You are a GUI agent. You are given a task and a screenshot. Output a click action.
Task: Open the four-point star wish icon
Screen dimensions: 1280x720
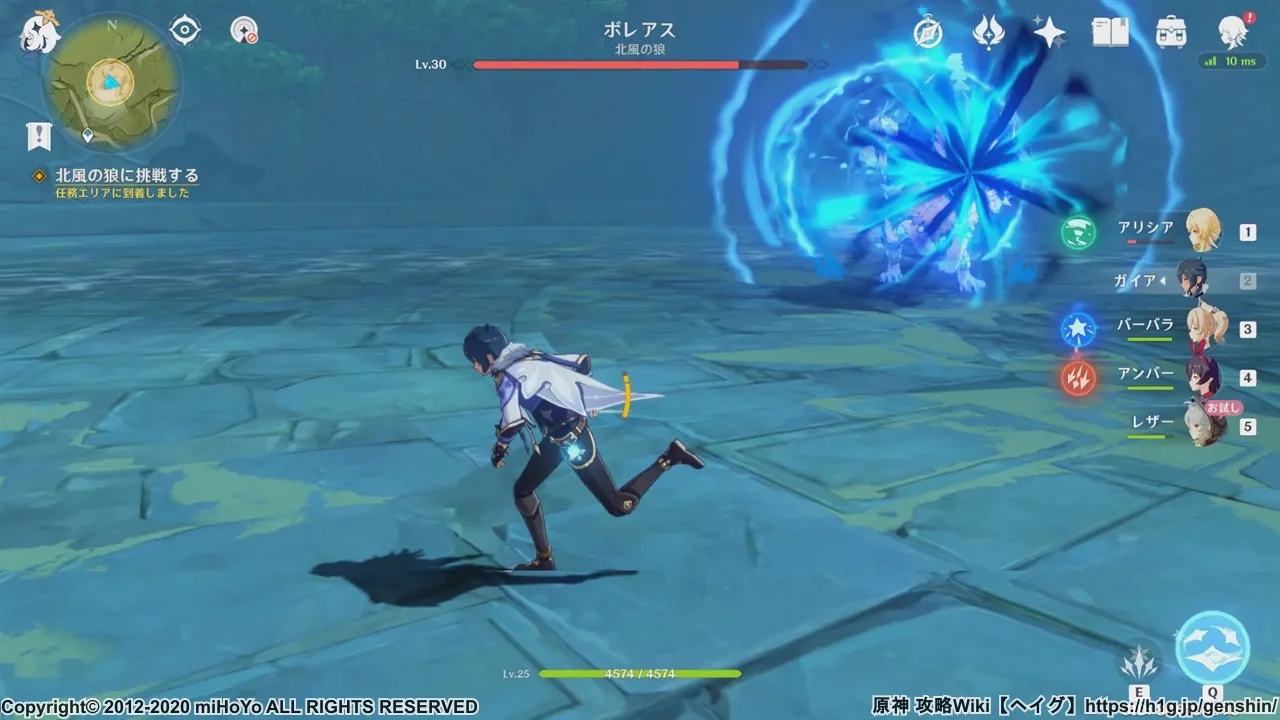(1049, 33)
